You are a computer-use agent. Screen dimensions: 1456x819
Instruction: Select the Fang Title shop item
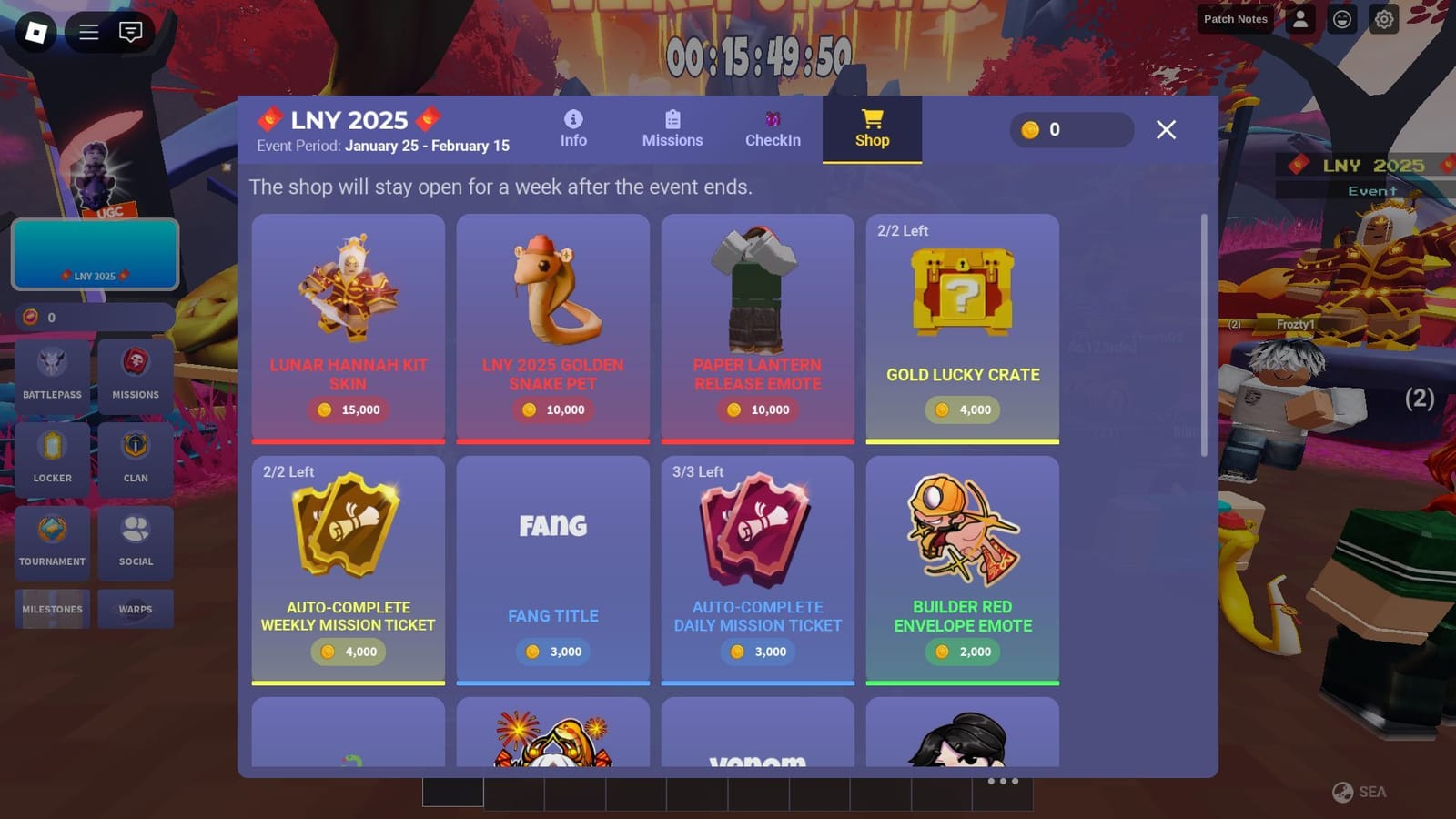tap(552, 569)
